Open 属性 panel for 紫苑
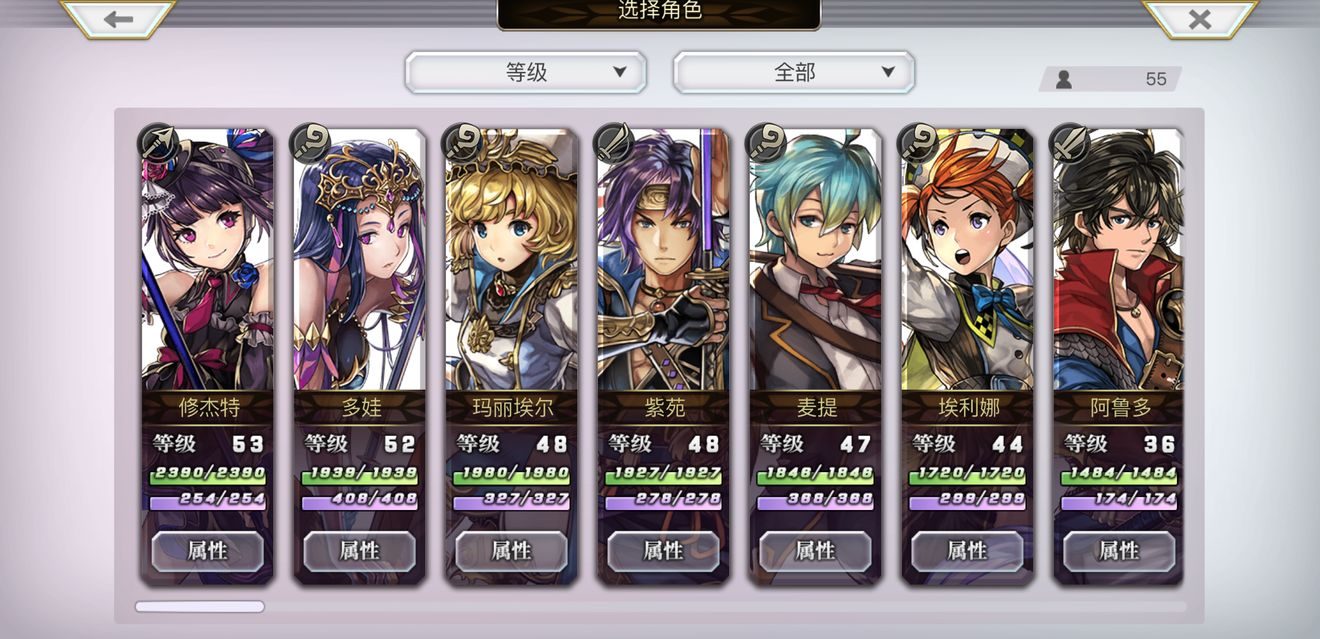 point(663,551)
